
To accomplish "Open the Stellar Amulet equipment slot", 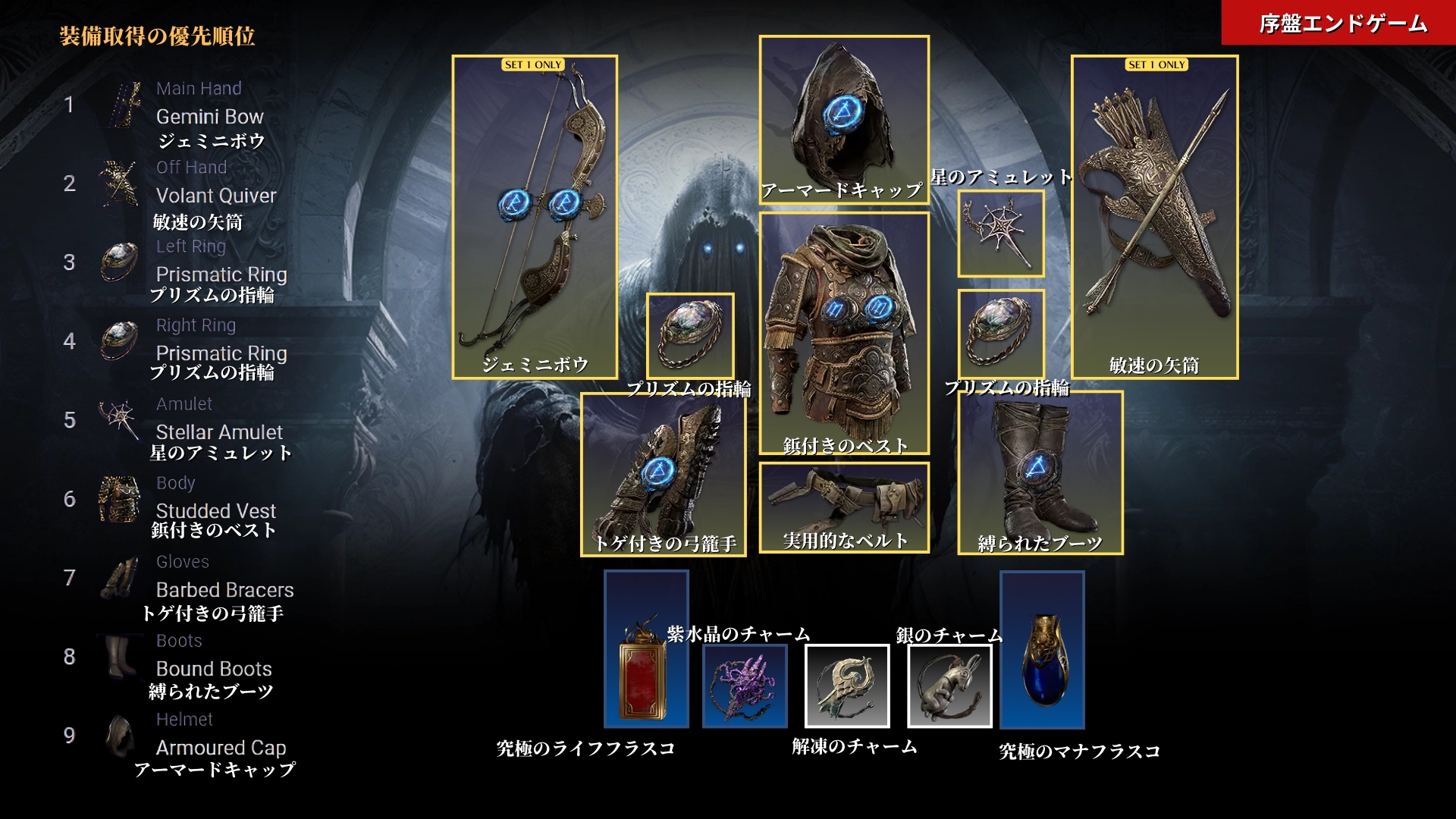I will [1000, 233].
